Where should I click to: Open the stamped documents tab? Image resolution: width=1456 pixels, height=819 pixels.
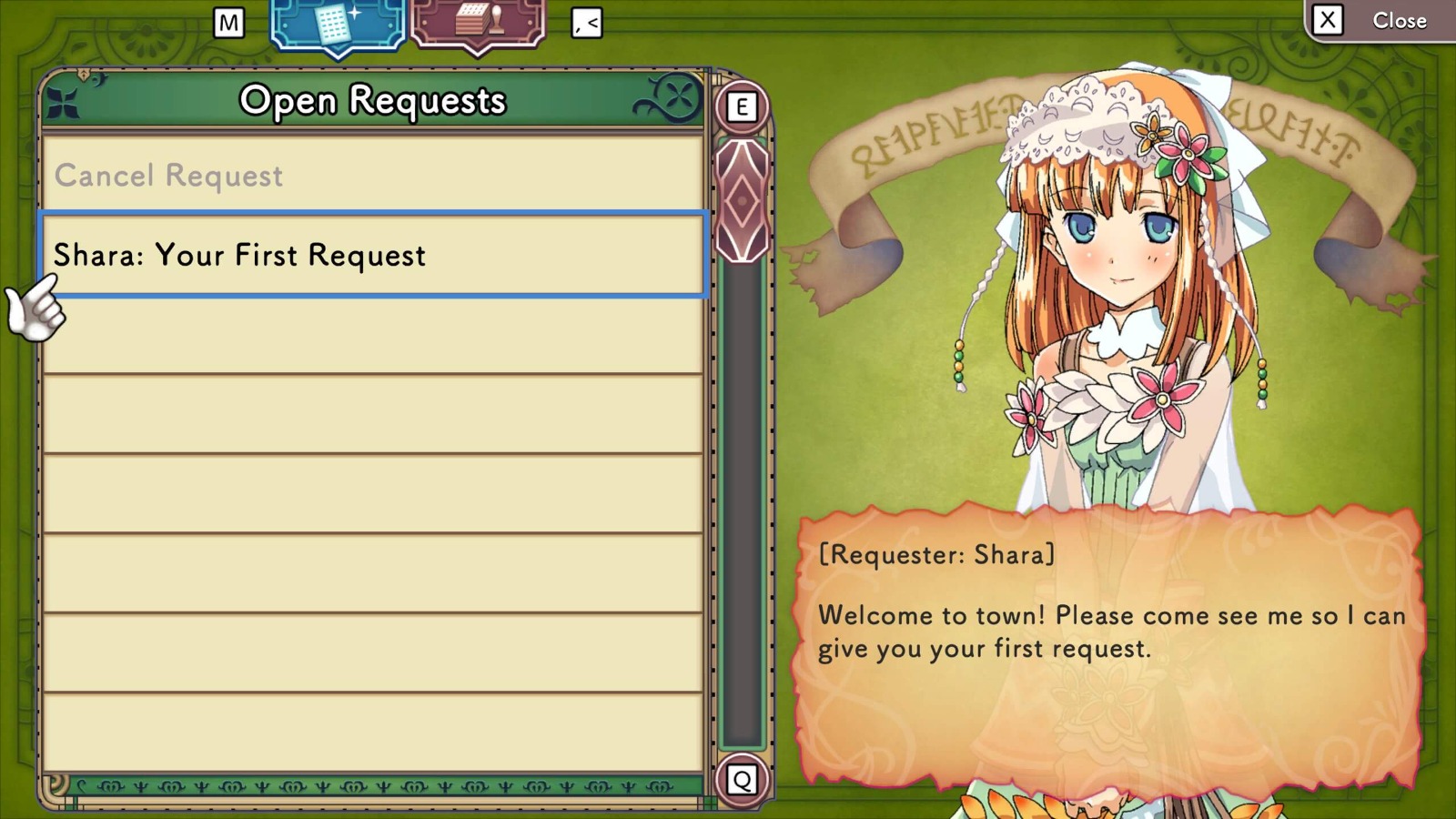477,23
